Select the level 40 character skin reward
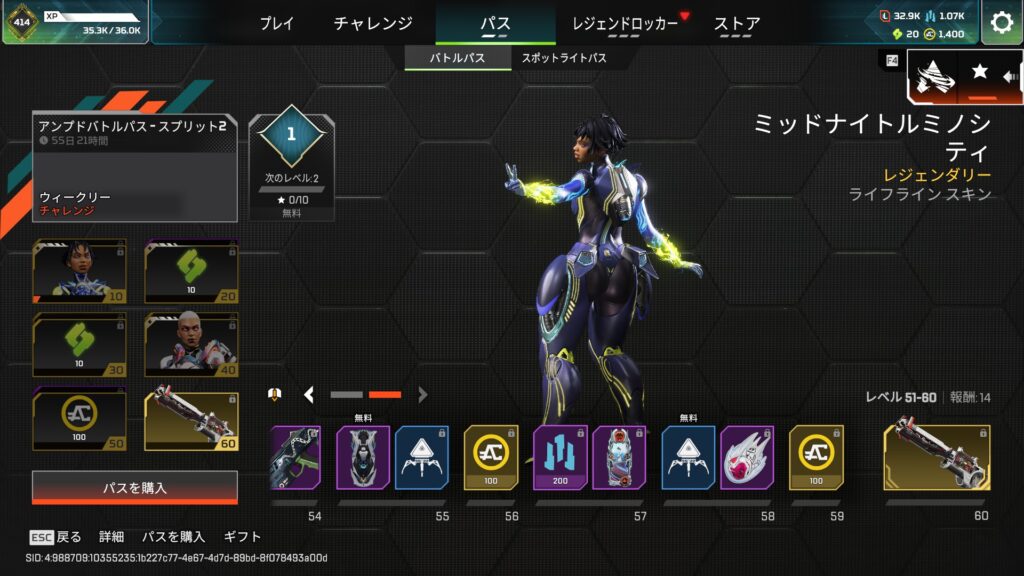Image resolution: width=1024 pixels, height=576 pixels. pos(192,345)
